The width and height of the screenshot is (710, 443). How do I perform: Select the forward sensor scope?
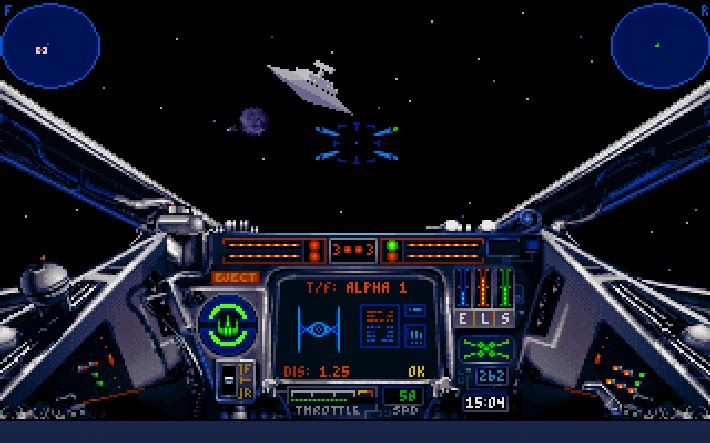(51, 46)
